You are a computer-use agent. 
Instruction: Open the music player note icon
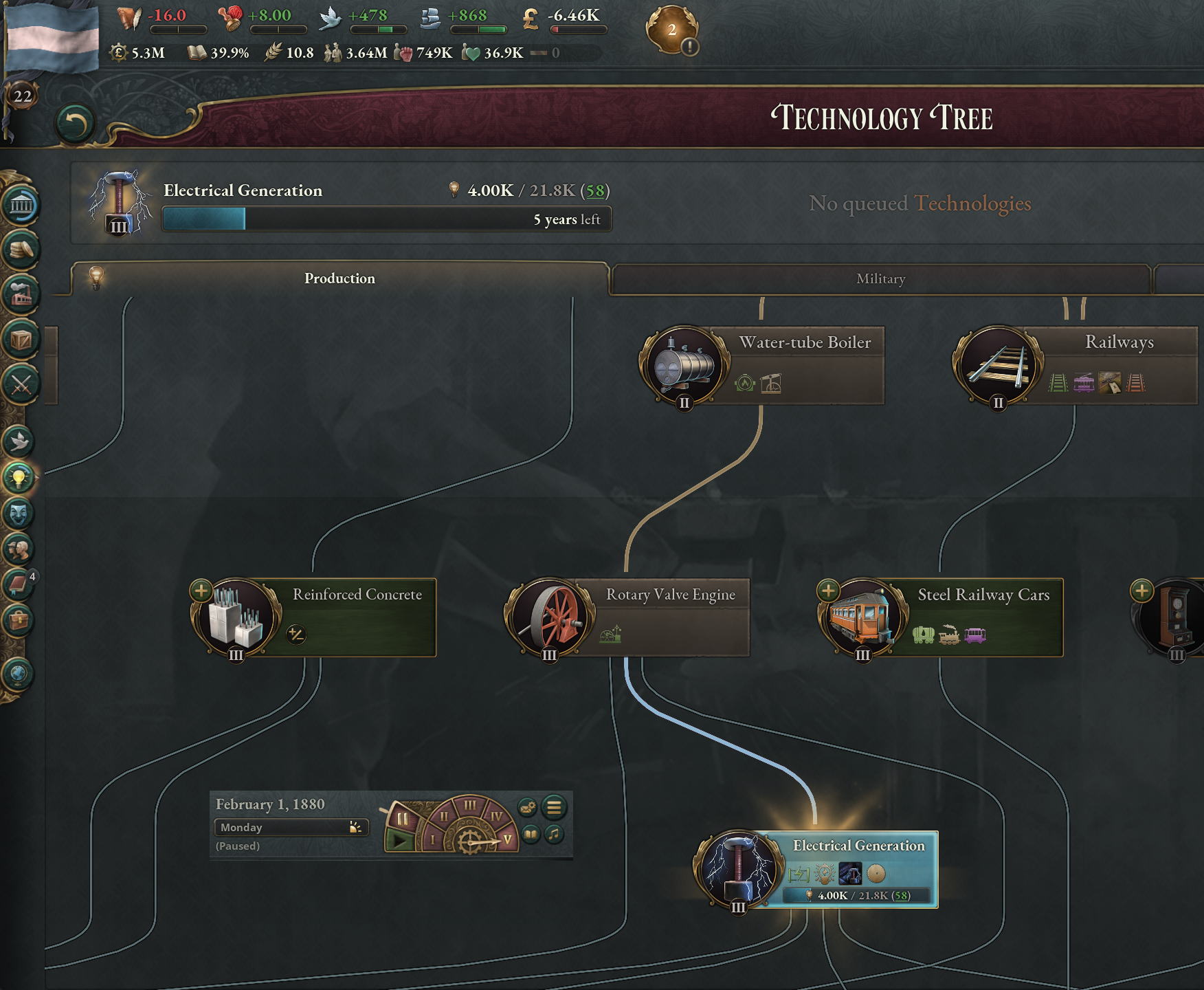coord(554,835)
